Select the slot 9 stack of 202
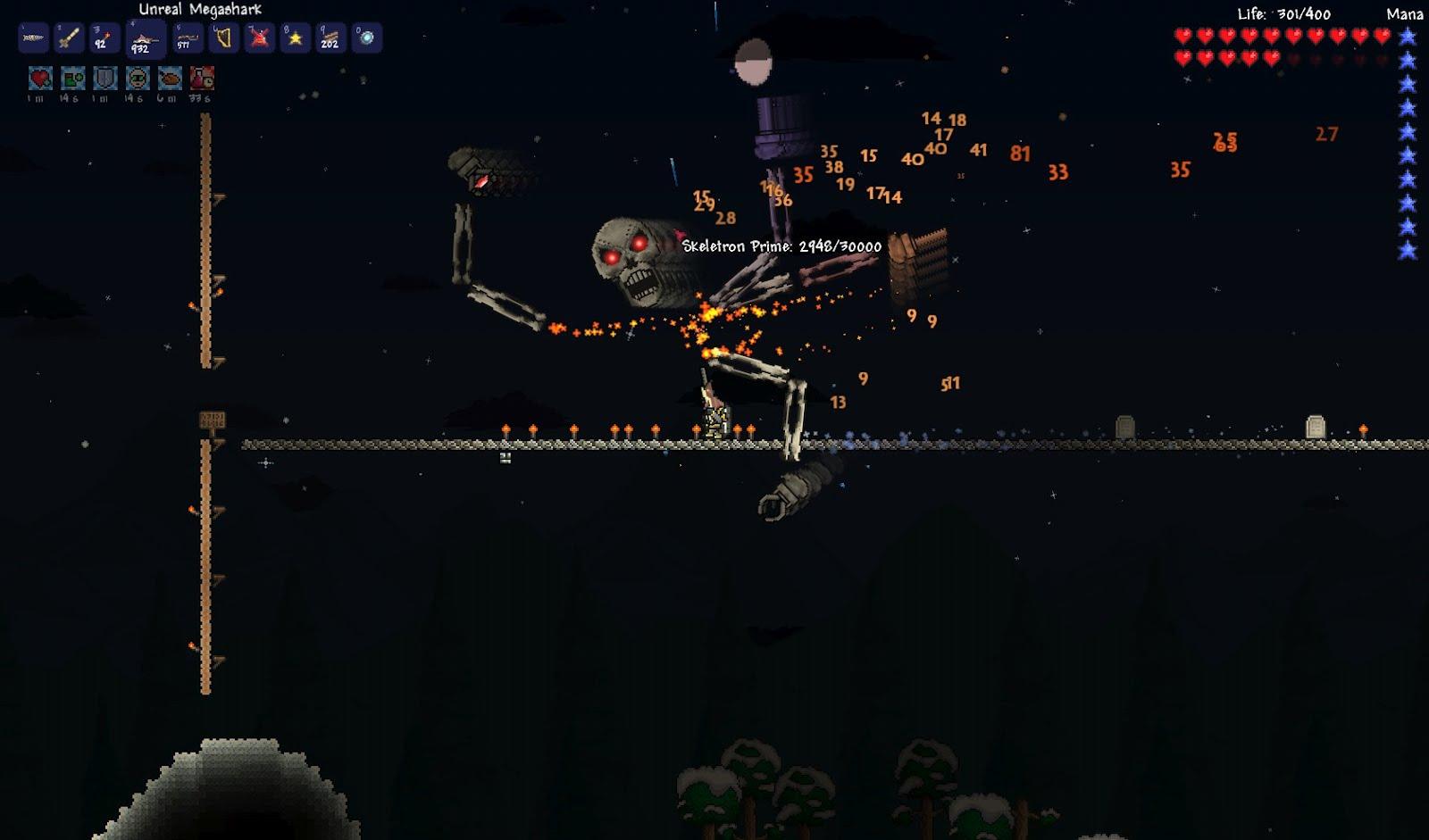This screenshot has height=840, width=1429. pyautogui.click(x=330, y=38)
